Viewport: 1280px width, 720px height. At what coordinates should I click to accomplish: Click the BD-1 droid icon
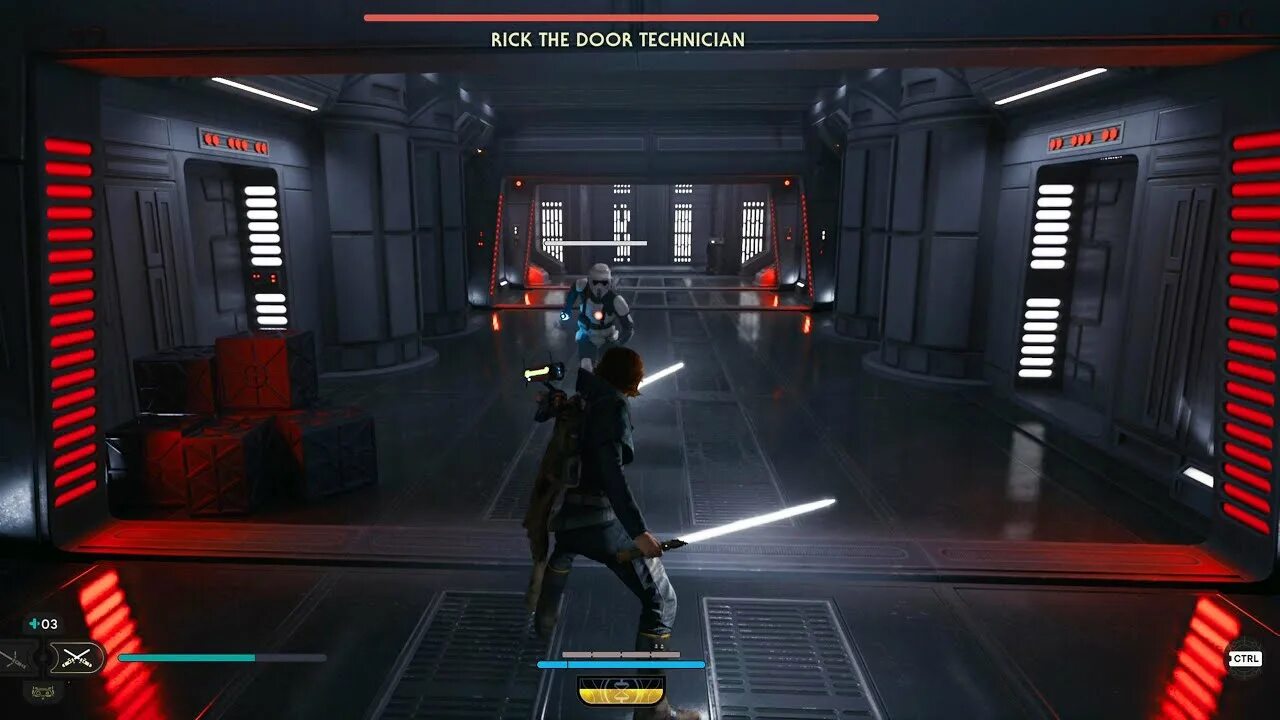point(43,689)
